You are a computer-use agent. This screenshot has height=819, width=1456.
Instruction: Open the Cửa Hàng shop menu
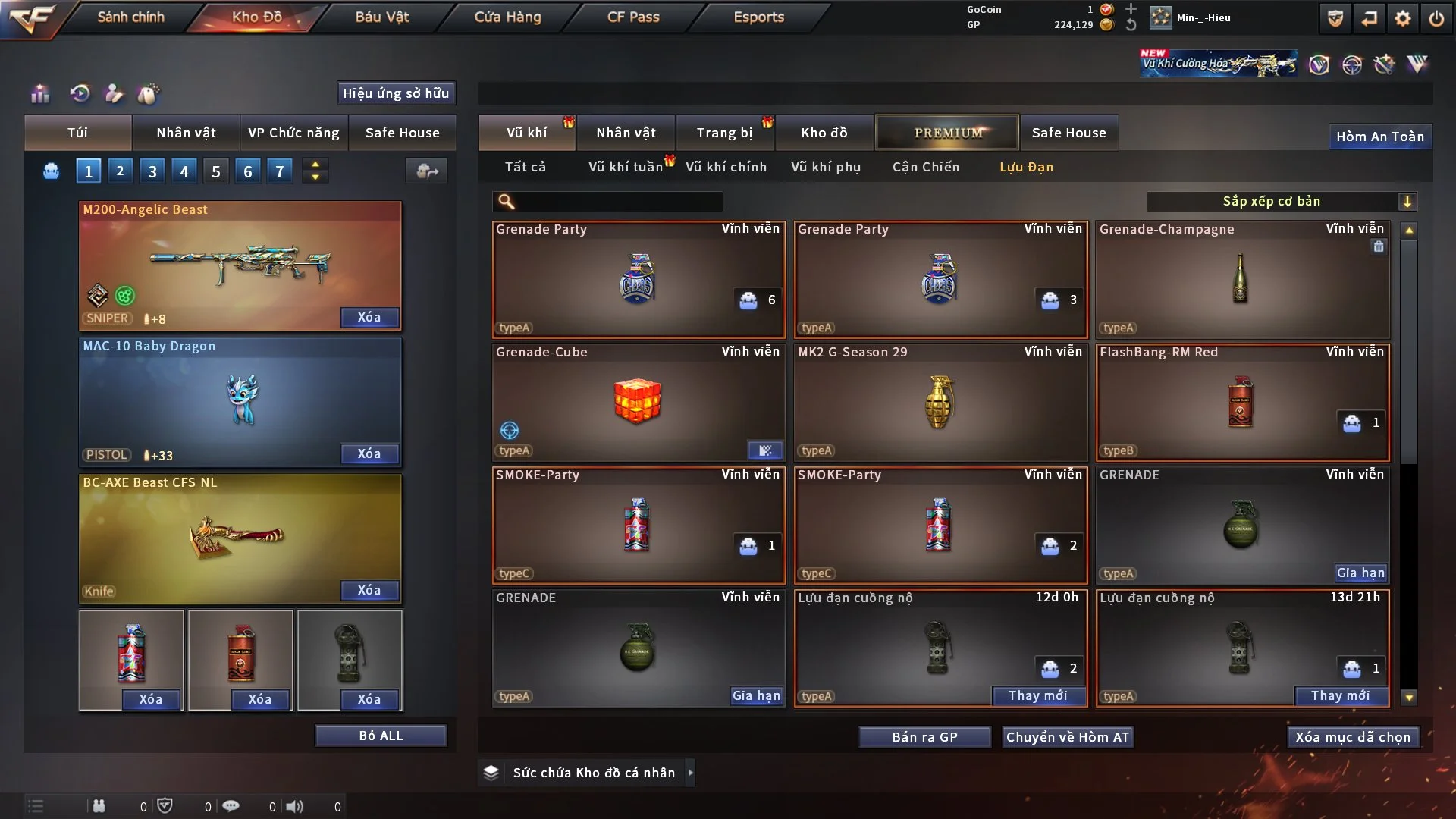(x=507, y=17)
